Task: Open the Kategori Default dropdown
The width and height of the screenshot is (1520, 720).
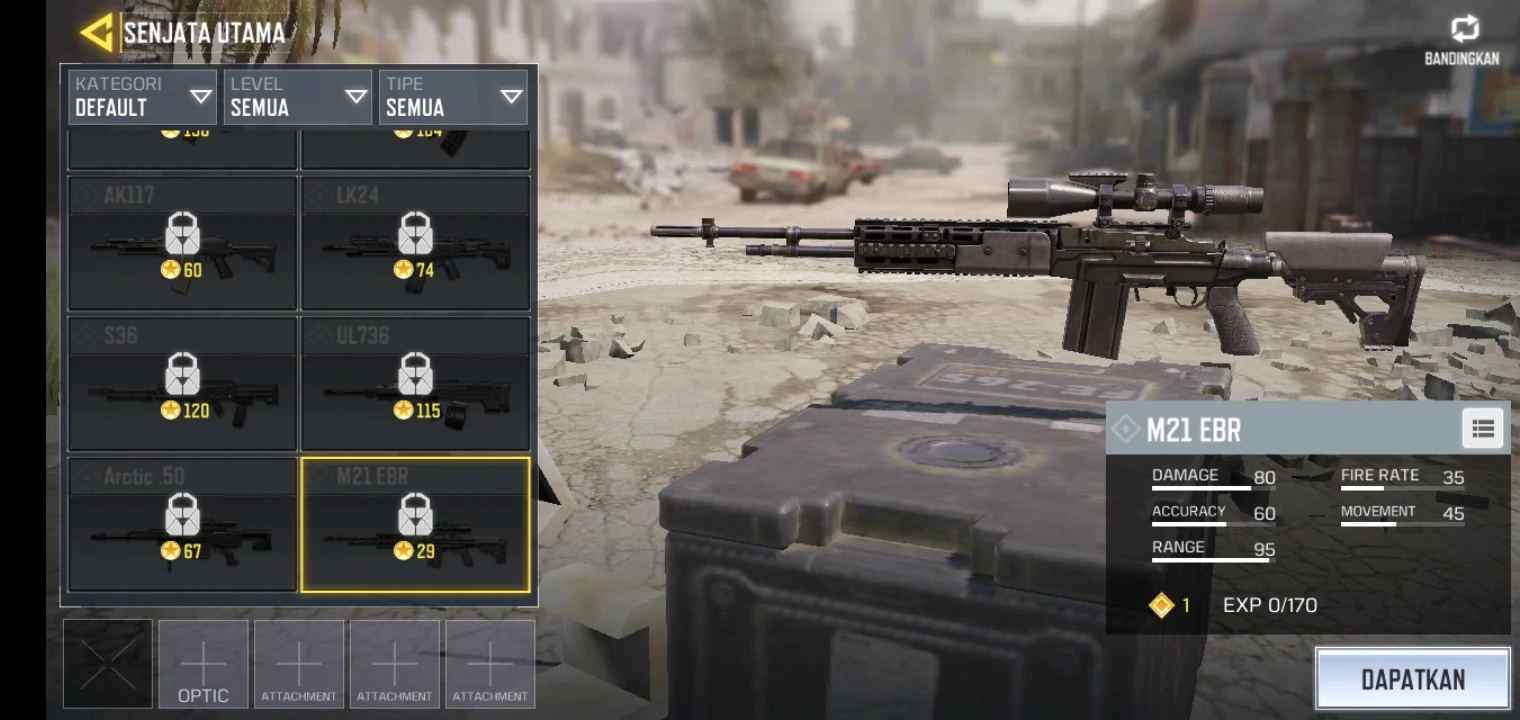Action: pos(142,97)
